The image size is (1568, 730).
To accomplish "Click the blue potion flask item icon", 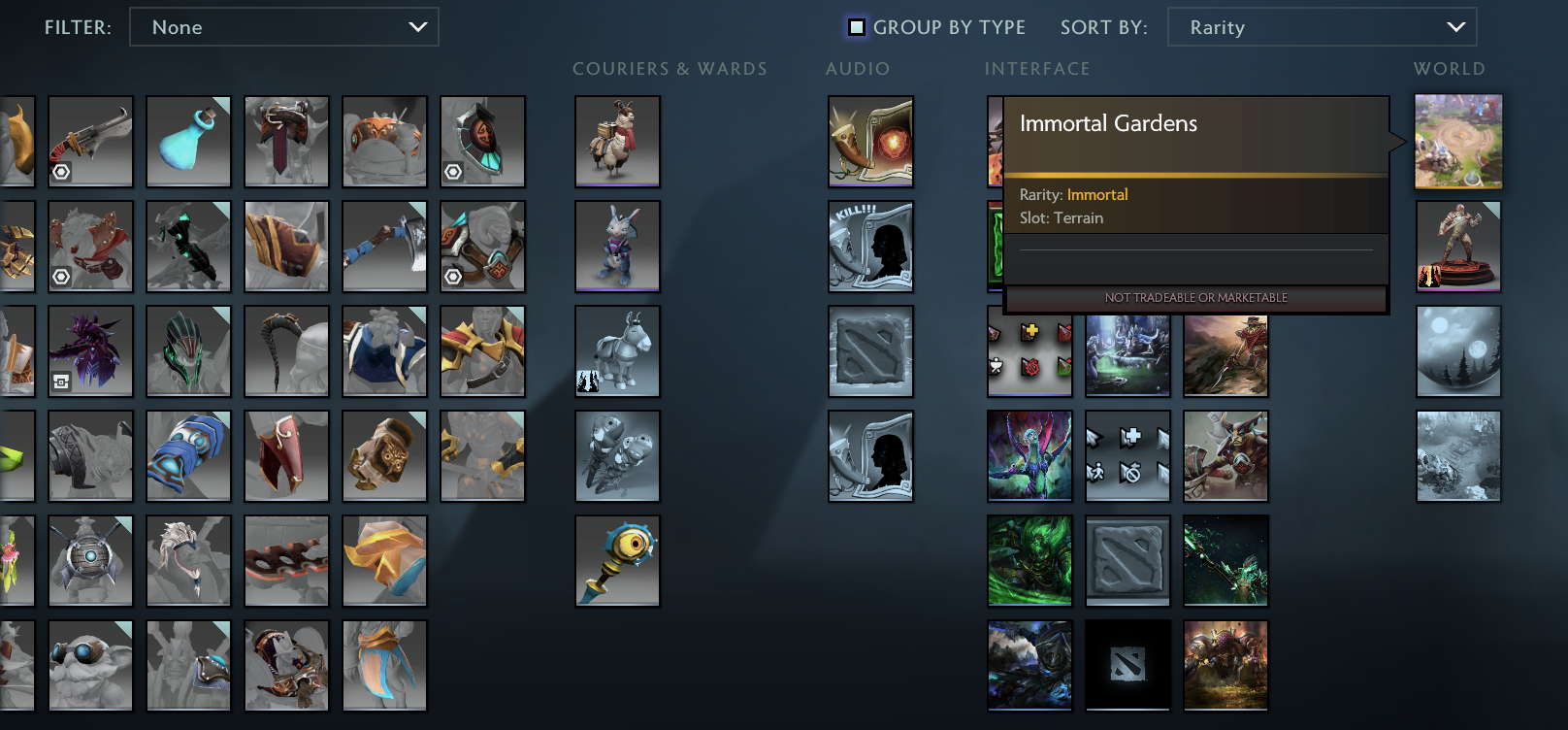I will 188,141.
